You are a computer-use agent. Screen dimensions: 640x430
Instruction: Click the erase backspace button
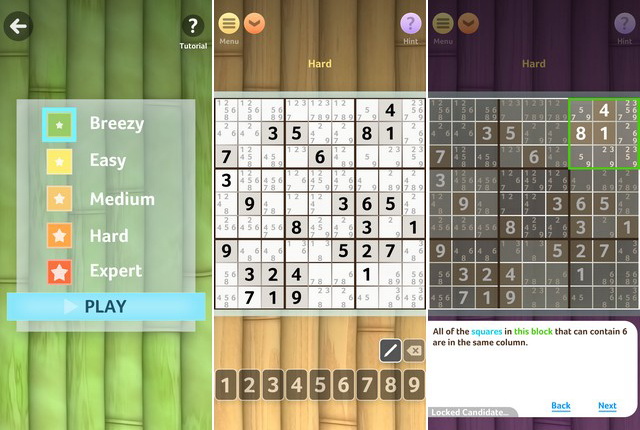413,350
